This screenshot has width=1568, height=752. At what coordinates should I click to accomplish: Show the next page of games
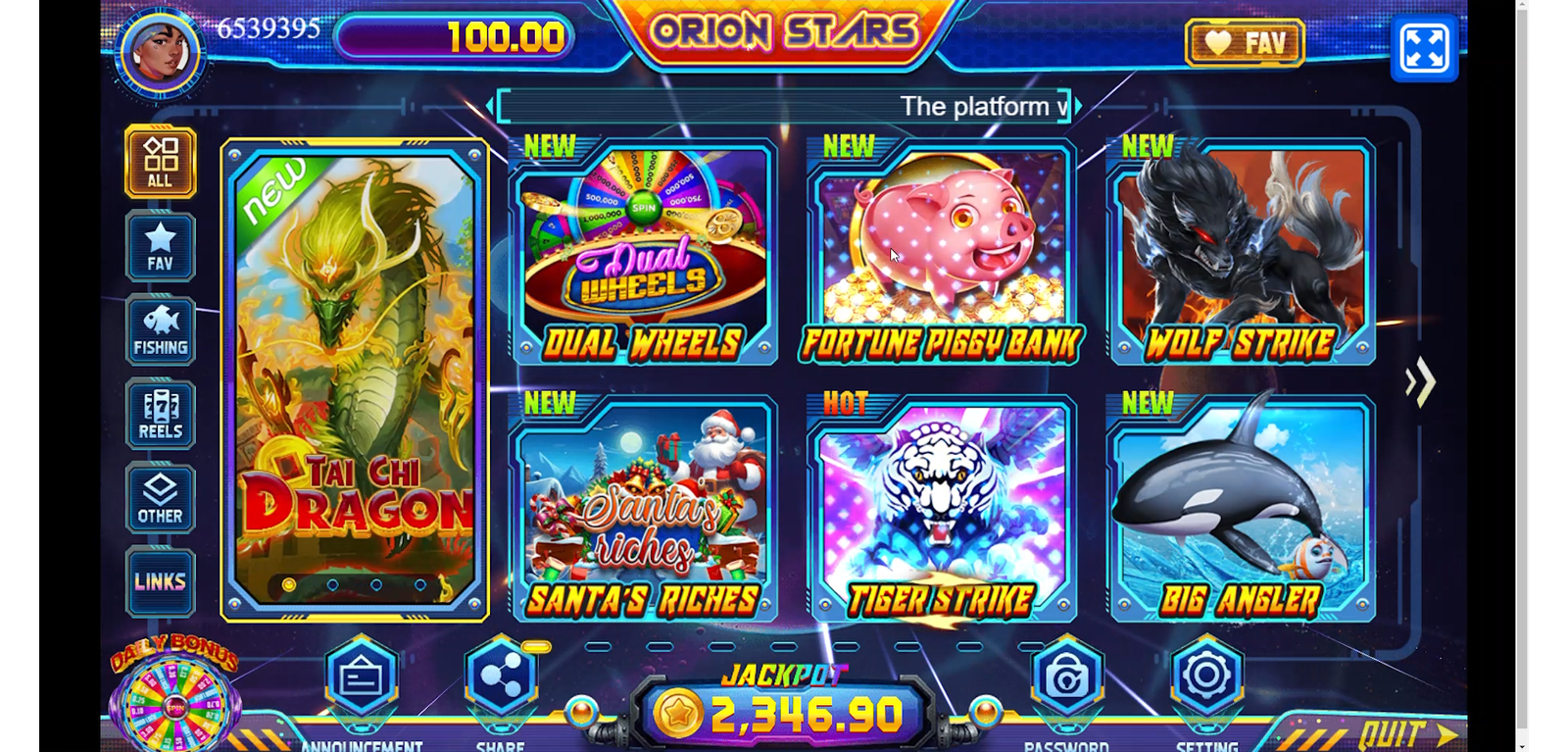point(1420,381)
